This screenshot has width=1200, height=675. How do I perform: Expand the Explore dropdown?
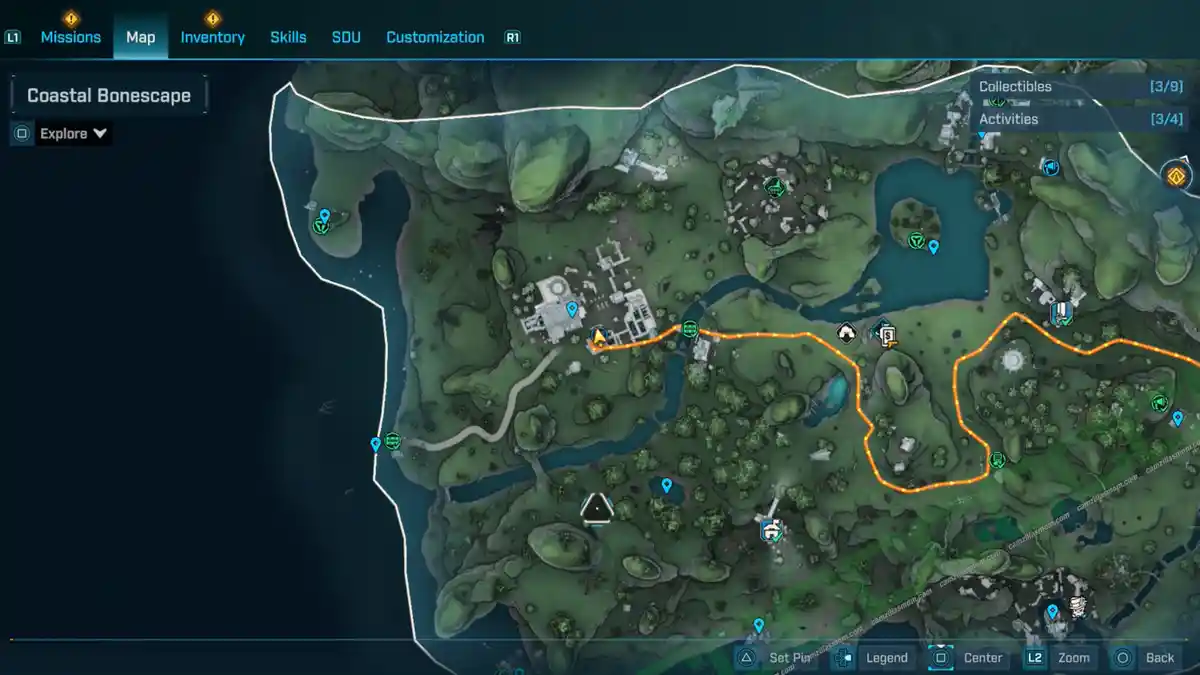73,134
